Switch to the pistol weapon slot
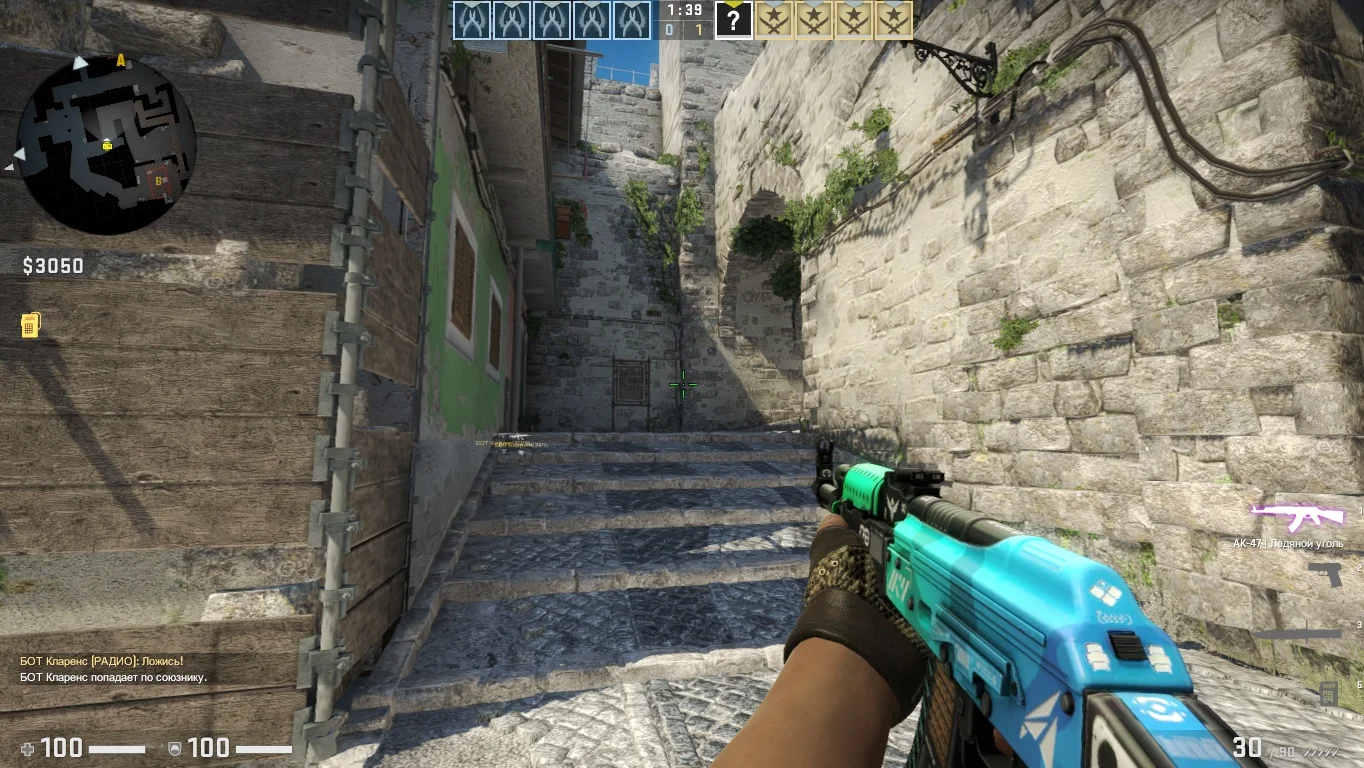 click(1324, 575)
